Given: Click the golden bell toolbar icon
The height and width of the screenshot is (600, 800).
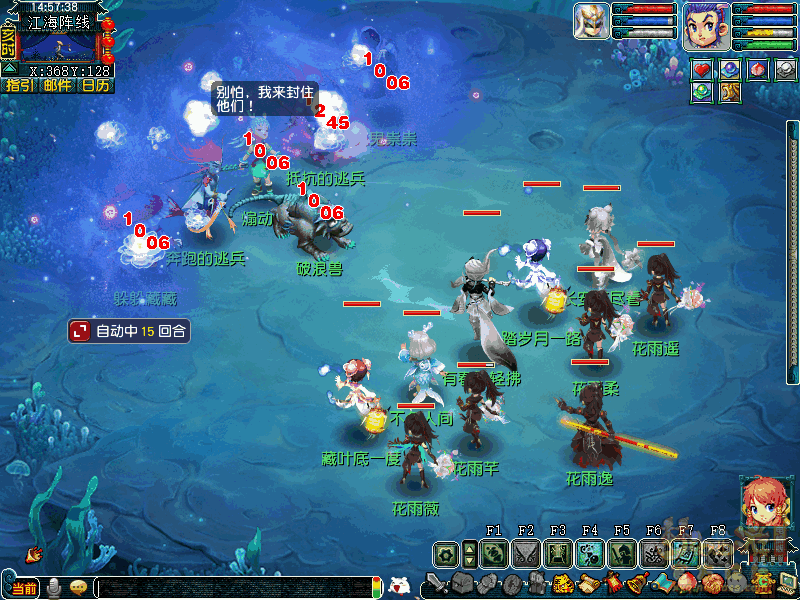Looking at the screenshot, I should 637,584.
